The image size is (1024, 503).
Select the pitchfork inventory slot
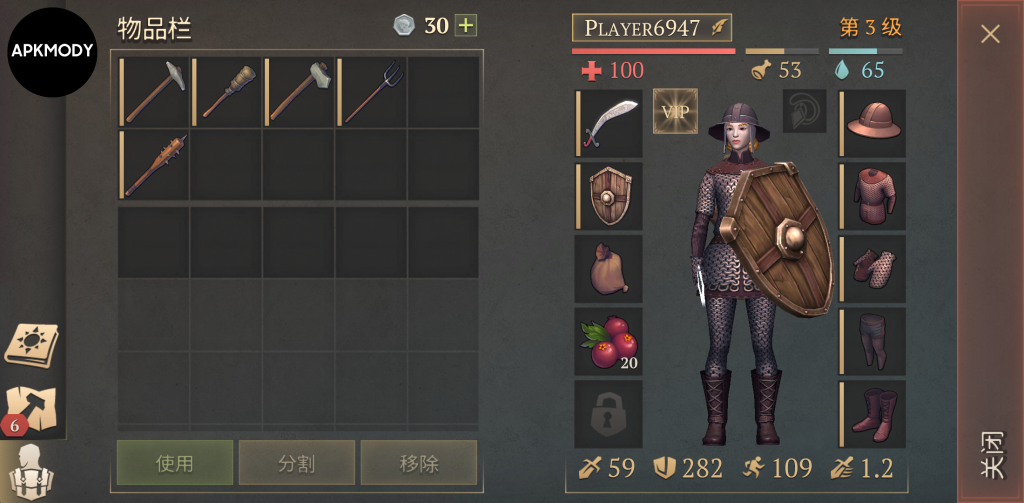(x=371, y=92)
